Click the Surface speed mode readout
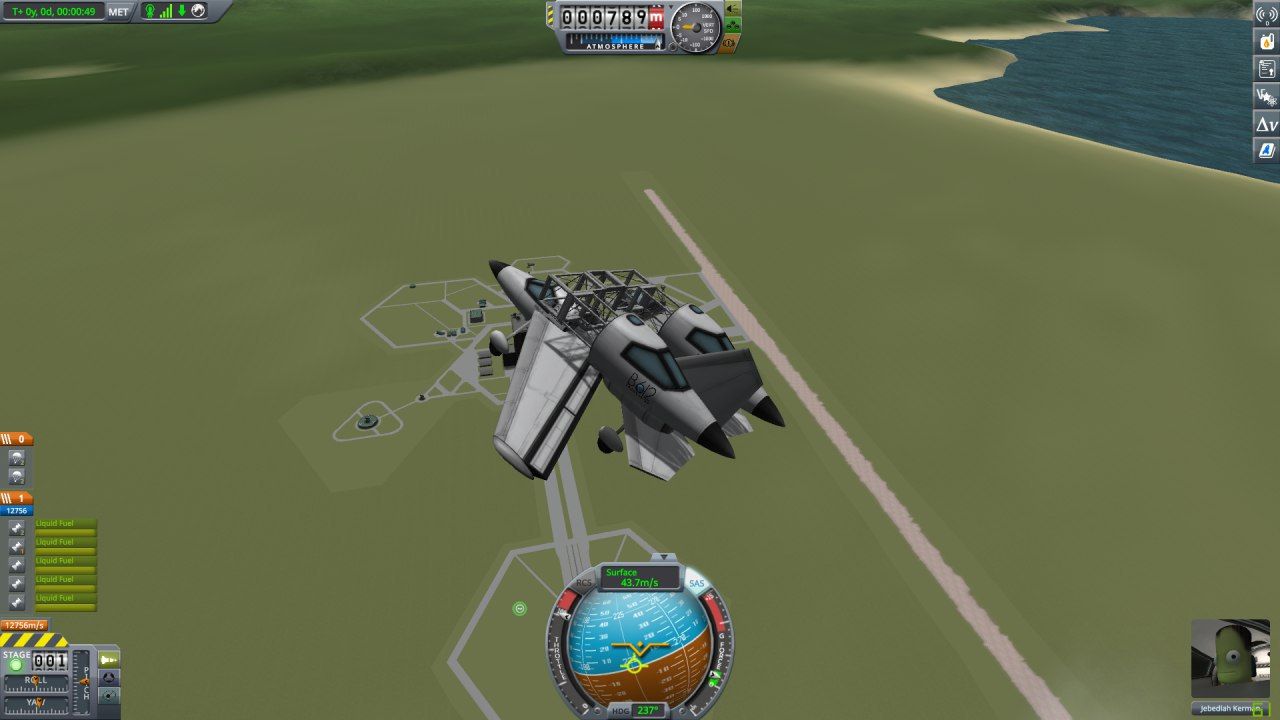The height and width of the screenshot is (720, 1280). (640, 577)
